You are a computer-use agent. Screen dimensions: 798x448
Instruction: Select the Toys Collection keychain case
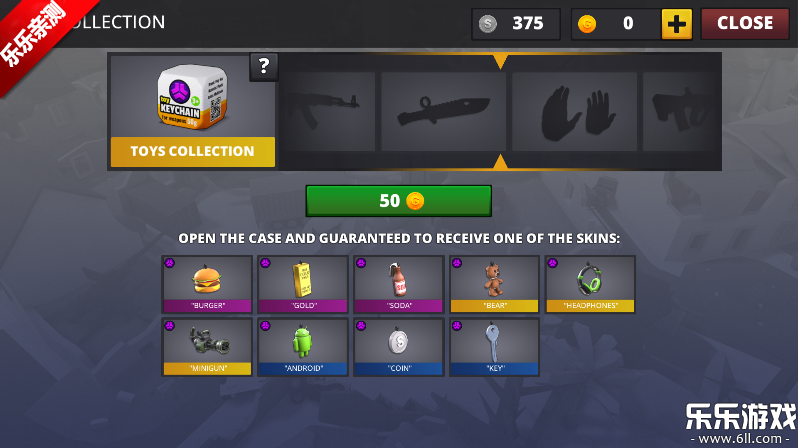pyautogui.click(x=192, y=111)
